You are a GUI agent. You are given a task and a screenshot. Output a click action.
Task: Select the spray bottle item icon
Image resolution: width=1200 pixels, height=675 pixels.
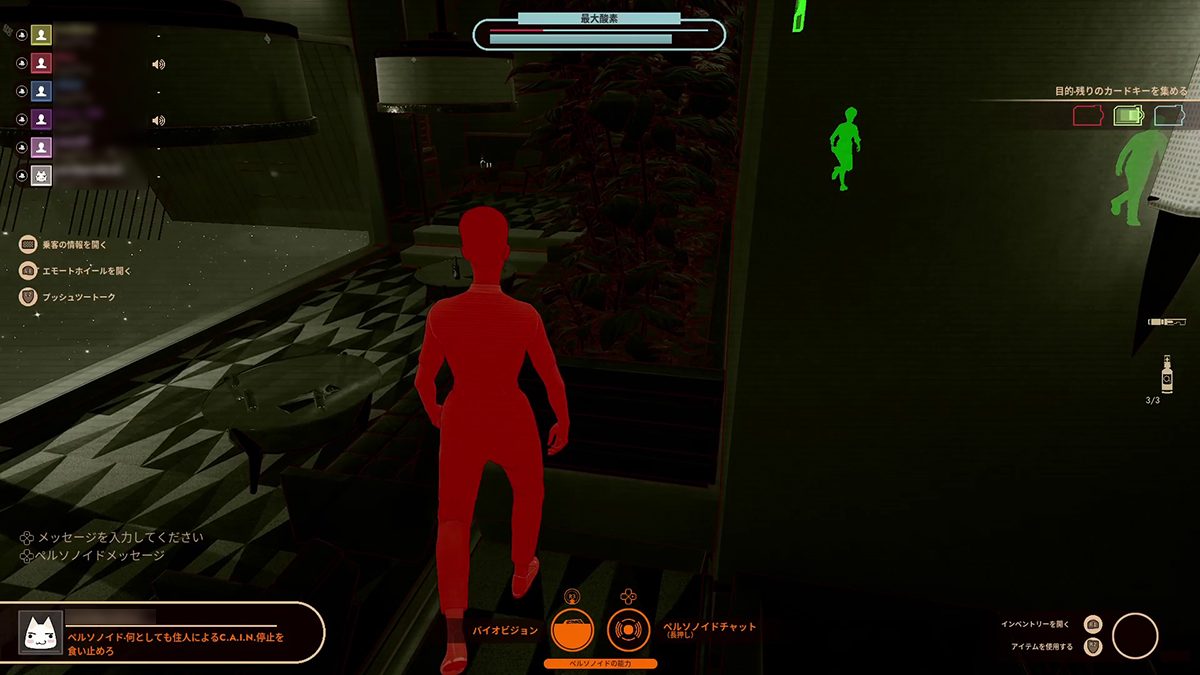pos(1167,375)
